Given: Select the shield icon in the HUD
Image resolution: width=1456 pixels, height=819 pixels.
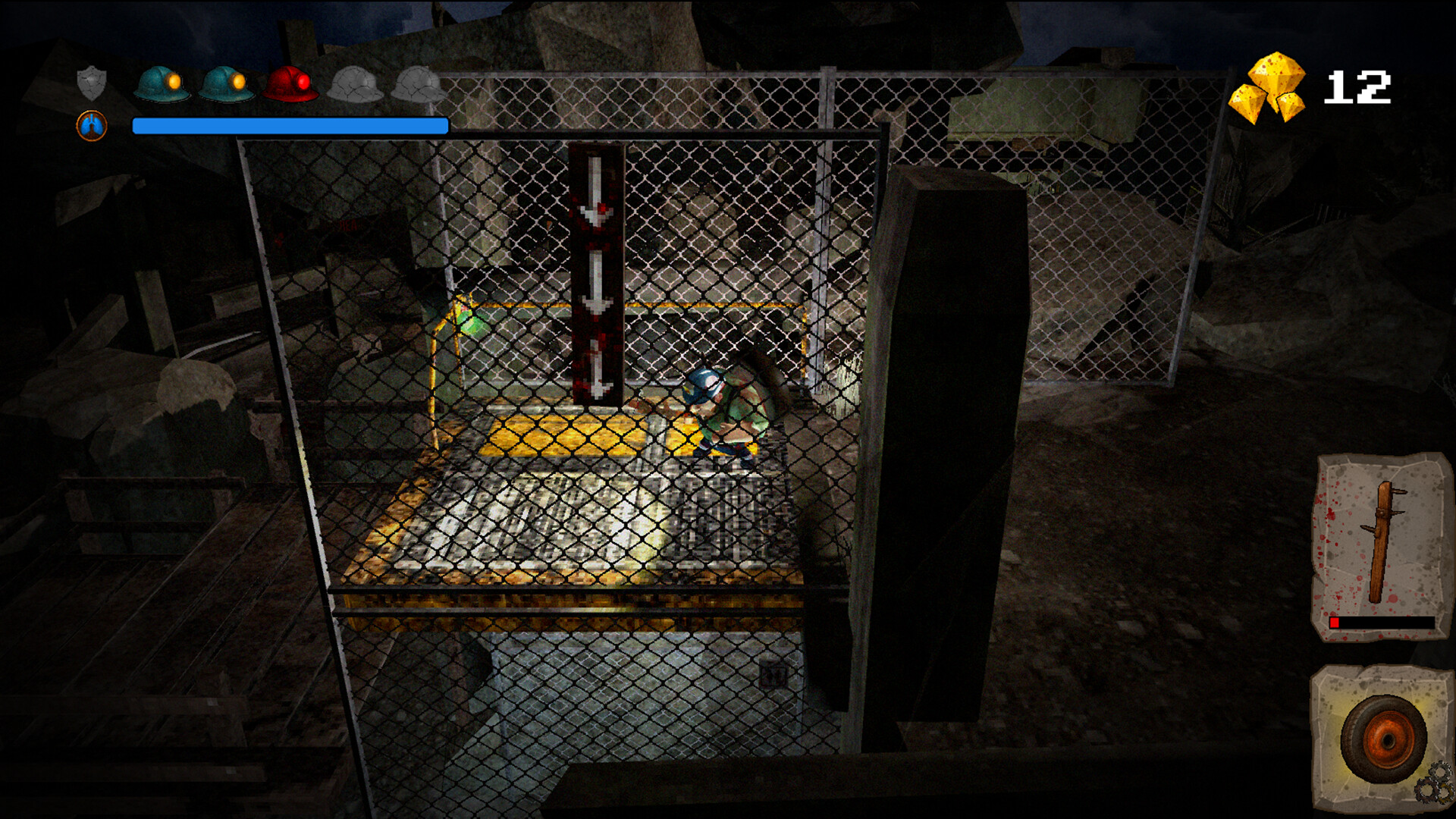Looking at the screenshot, I should (x=91, y=83).
